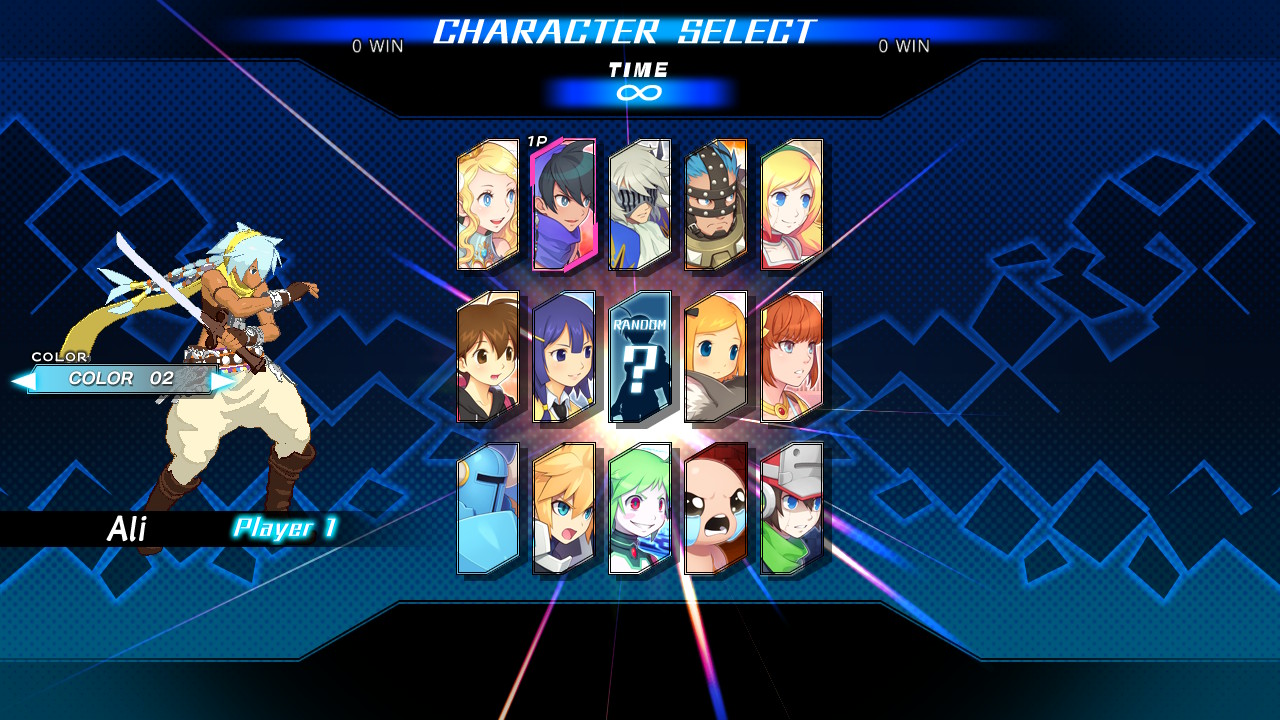Choose the blue armored Shovel Knight tile
This screenshot has height=720, width=1280.
(488, 509)
